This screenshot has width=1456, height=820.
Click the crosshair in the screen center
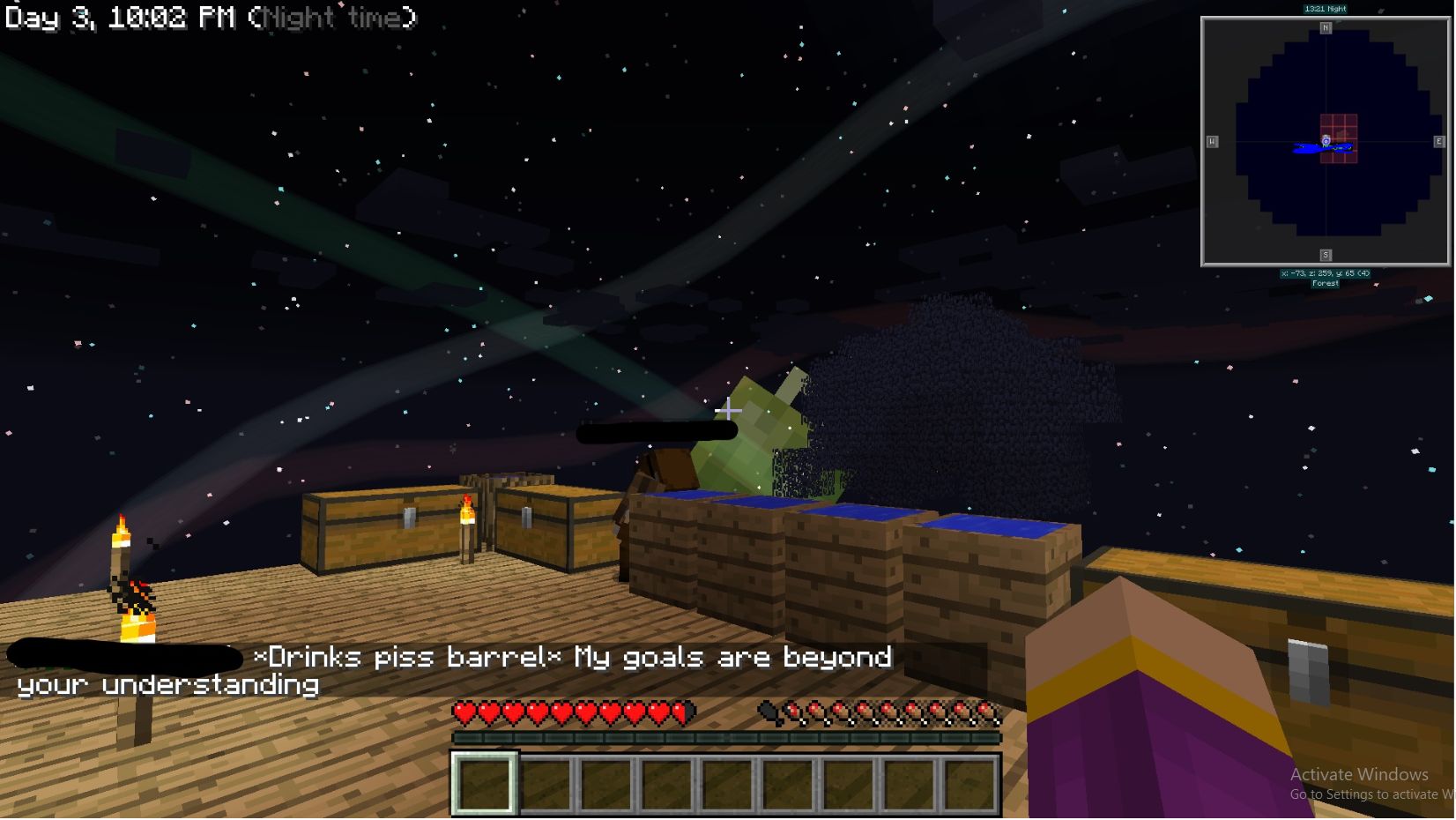coord(728,409)
